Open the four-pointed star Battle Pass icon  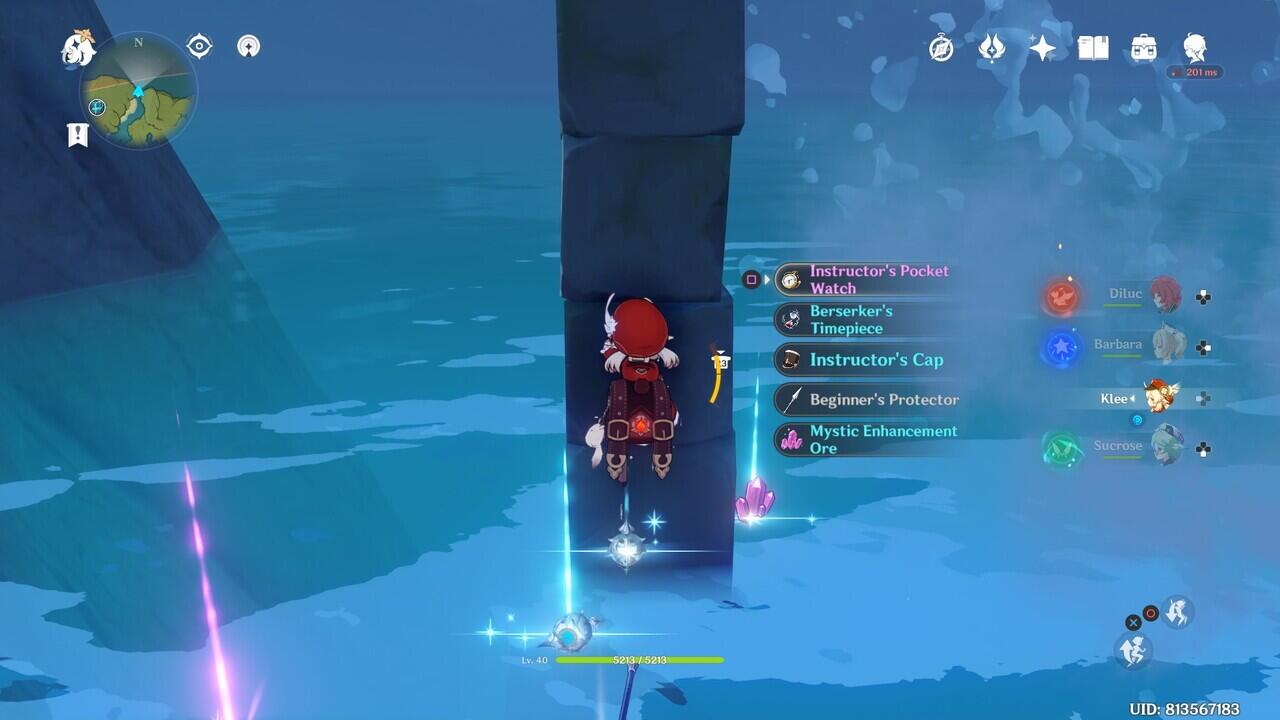(1042, 48)
